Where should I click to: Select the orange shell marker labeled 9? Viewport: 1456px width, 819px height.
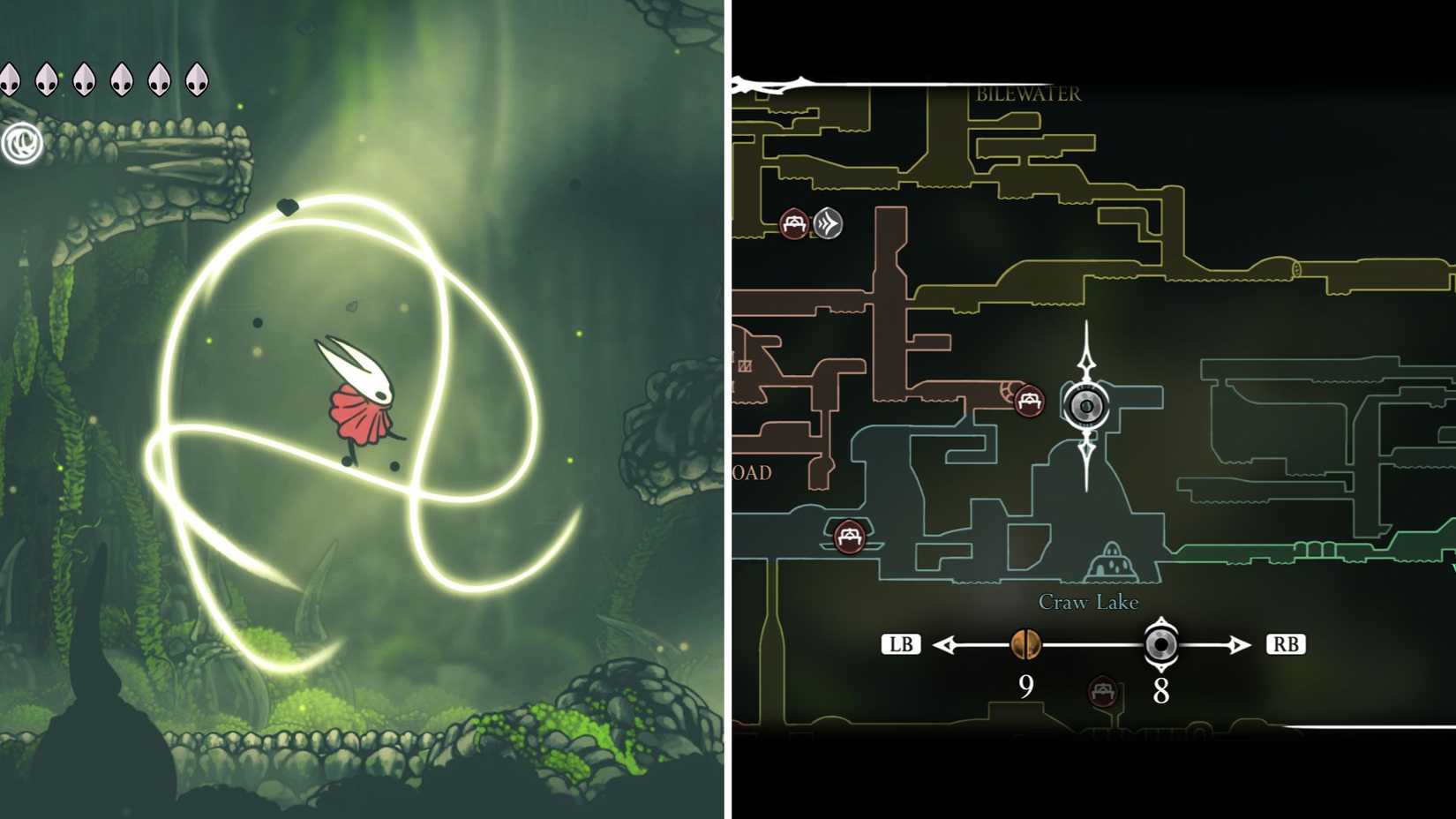click(x=1026, y=645)
